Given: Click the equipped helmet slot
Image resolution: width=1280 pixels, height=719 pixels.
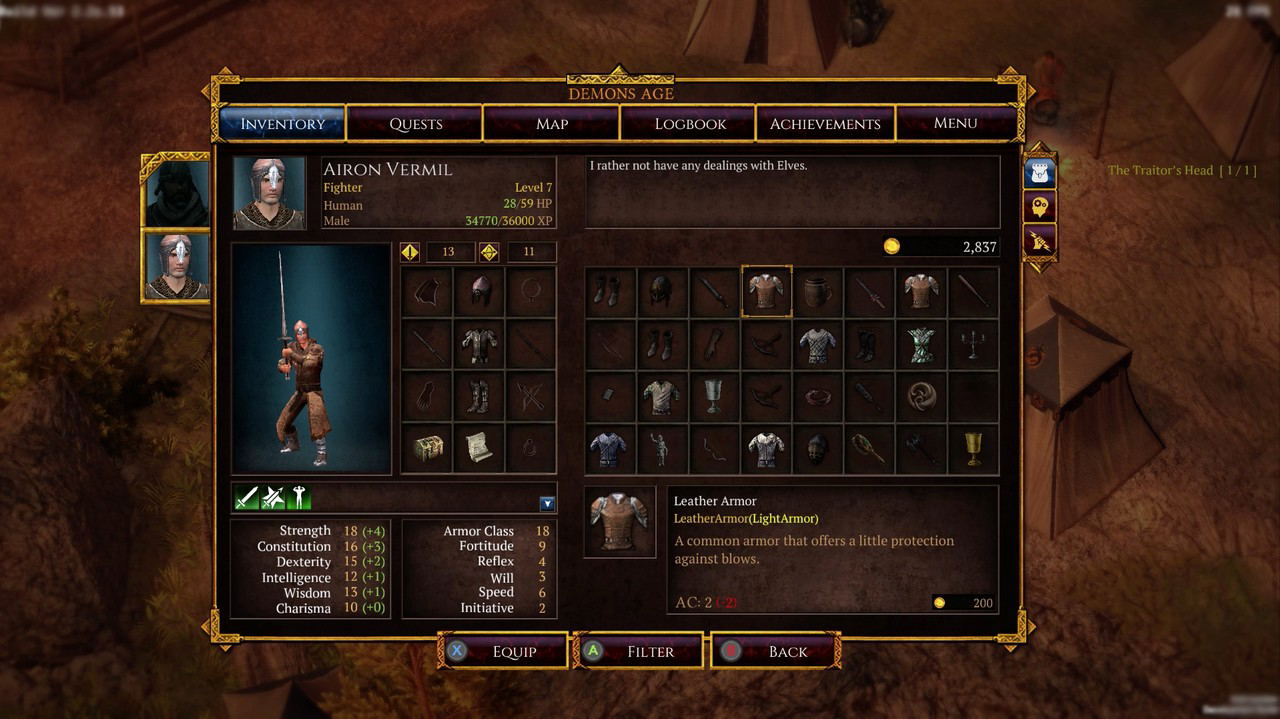Looking at the screenshot, I should point(479,292).
